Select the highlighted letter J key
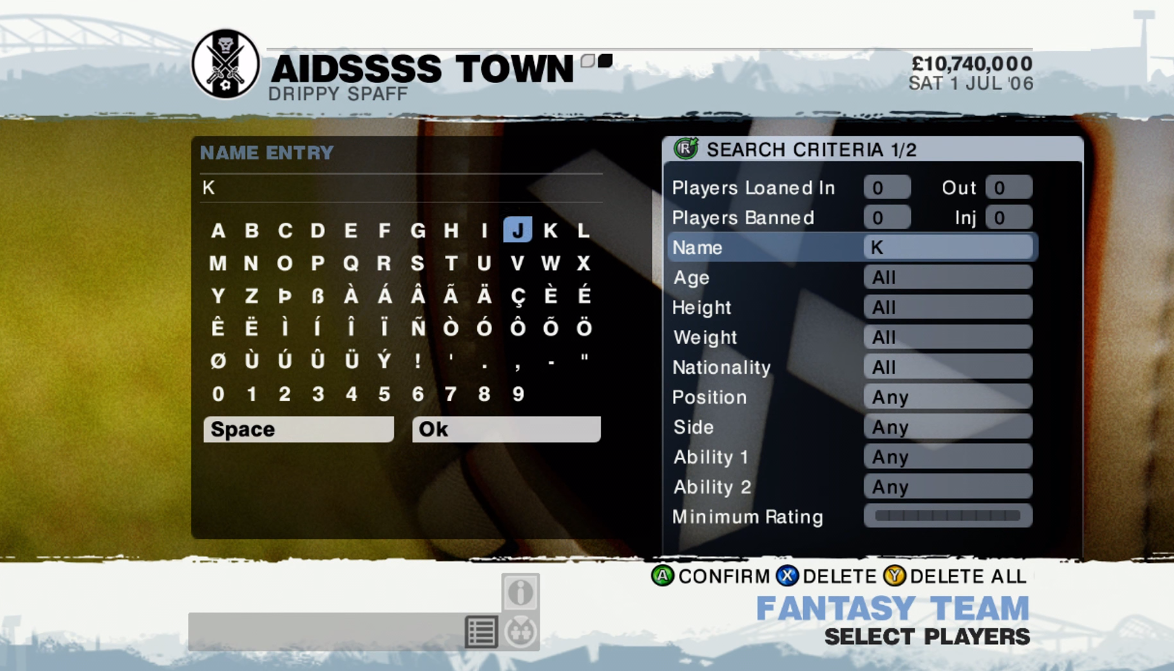Screen dimensions: 1174x671 (x=517, y=230)
